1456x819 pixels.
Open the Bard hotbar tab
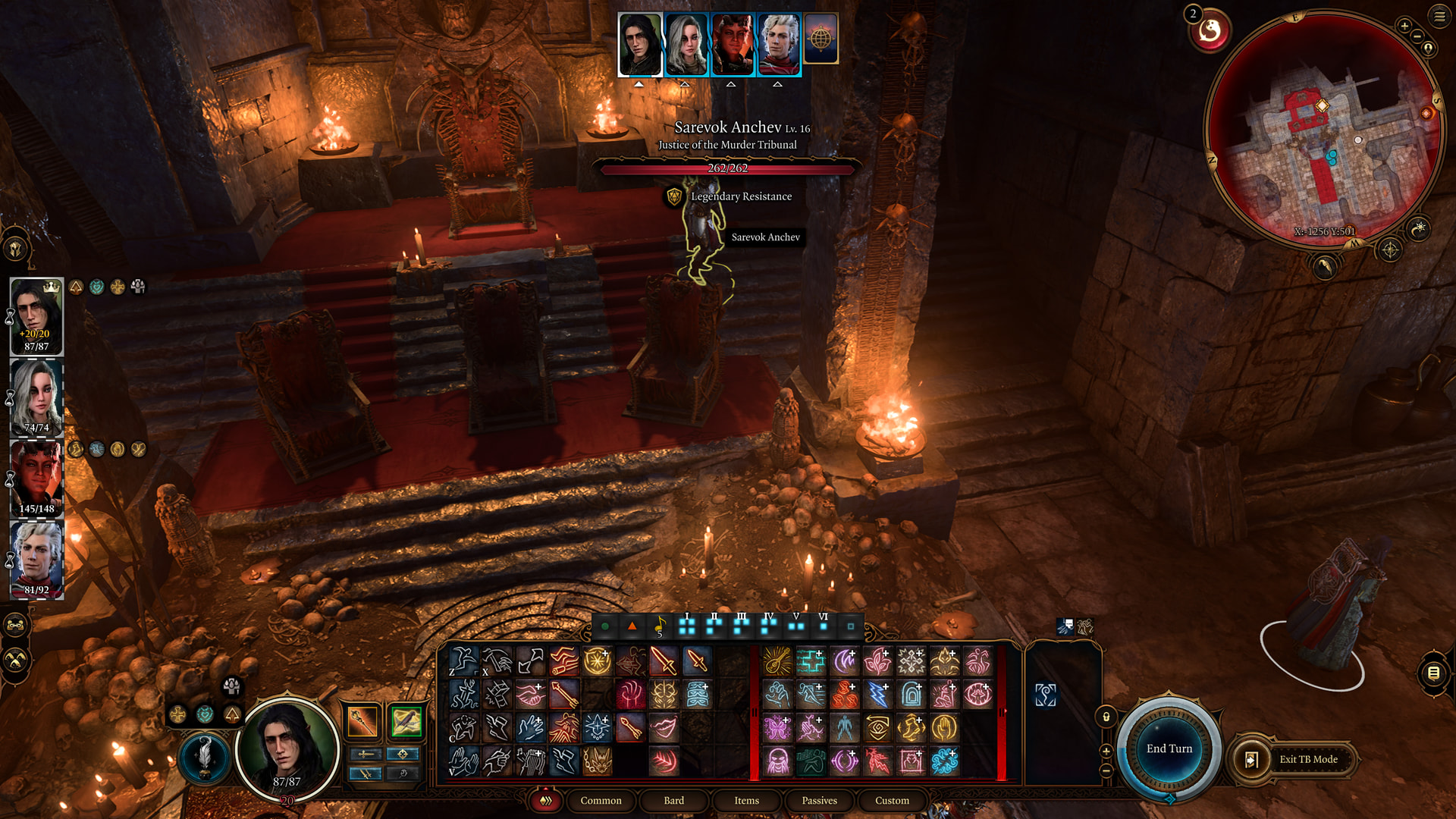pos(673,800)
